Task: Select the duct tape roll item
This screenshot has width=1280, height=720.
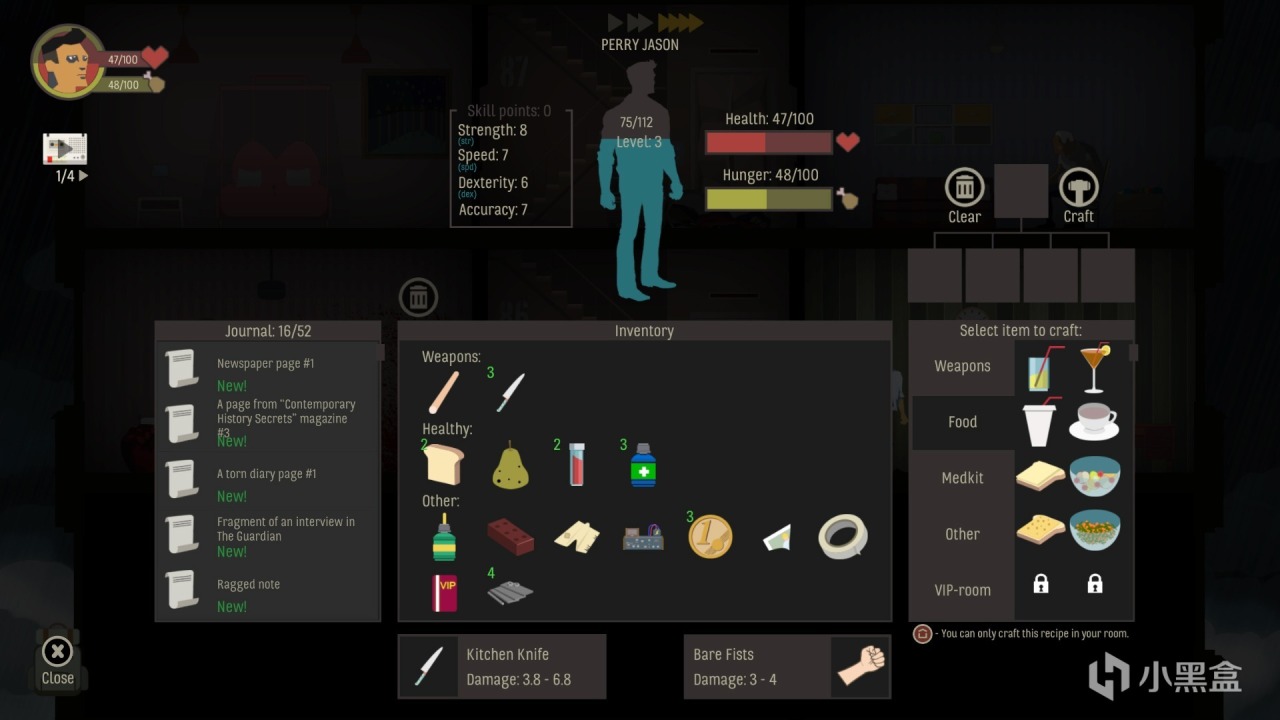Action: click(843, 536)
